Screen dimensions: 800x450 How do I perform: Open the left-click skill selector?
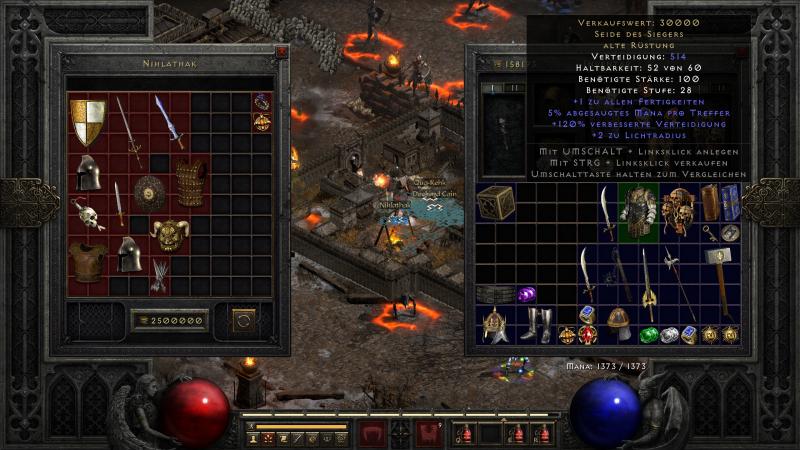tap(372, 434)
